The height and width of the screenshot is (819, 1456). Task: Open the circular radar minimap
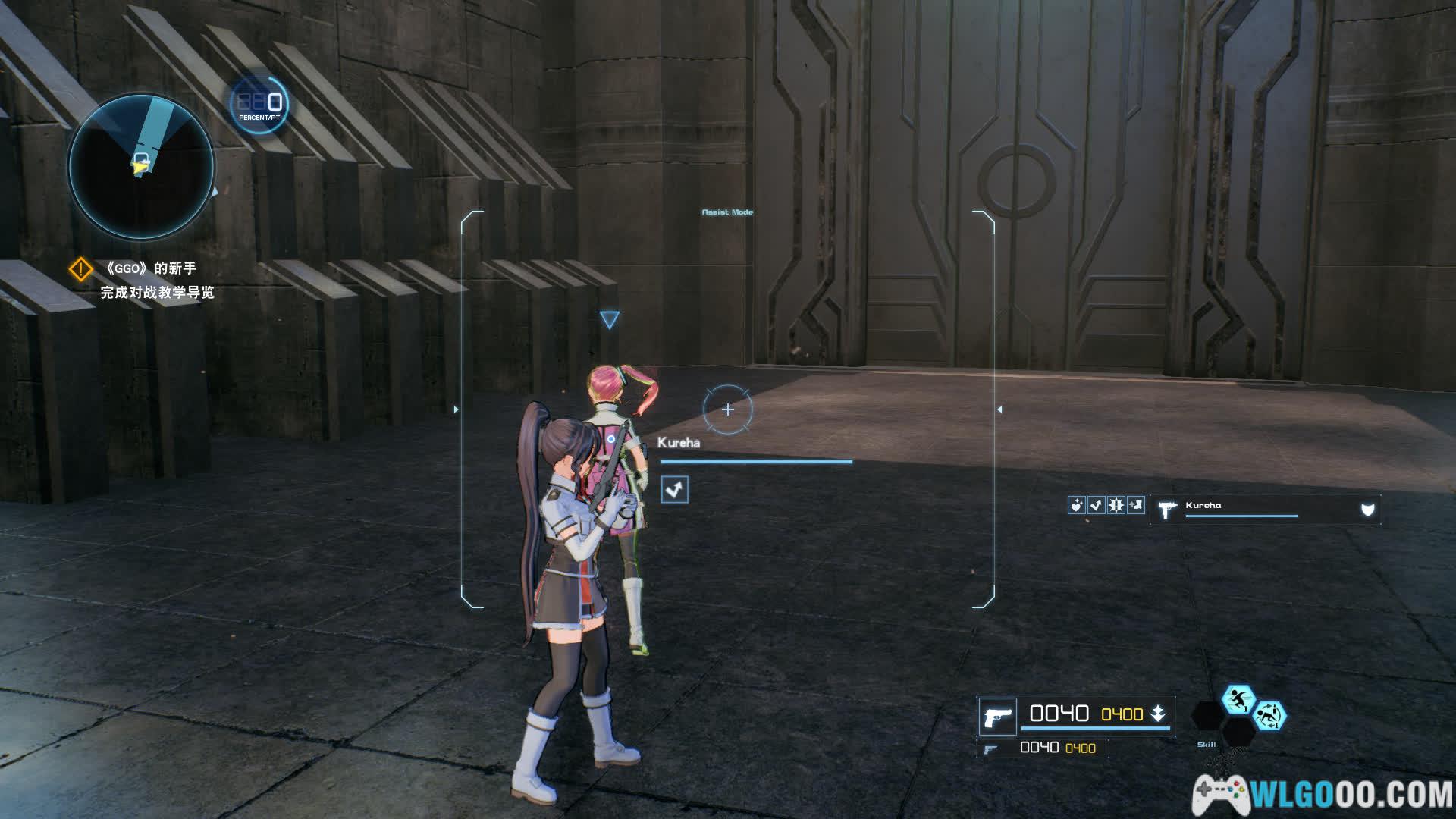[142, 165]
